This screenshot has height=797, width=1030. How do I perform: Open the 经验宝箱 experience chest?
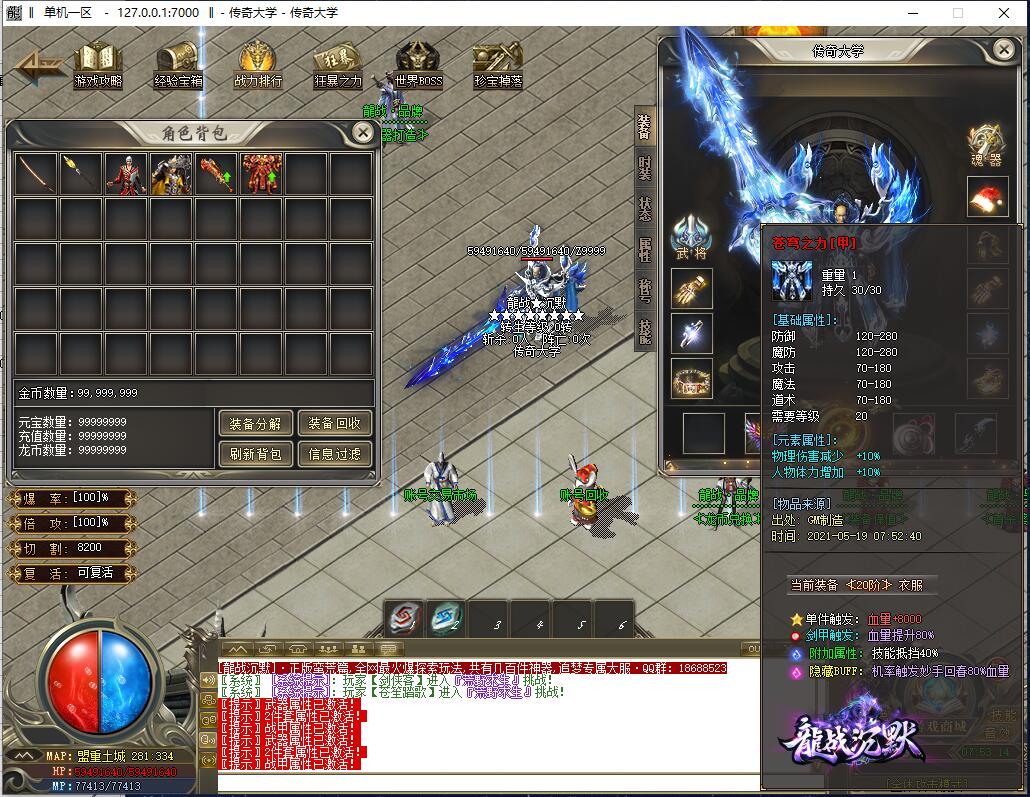(178, 63)
